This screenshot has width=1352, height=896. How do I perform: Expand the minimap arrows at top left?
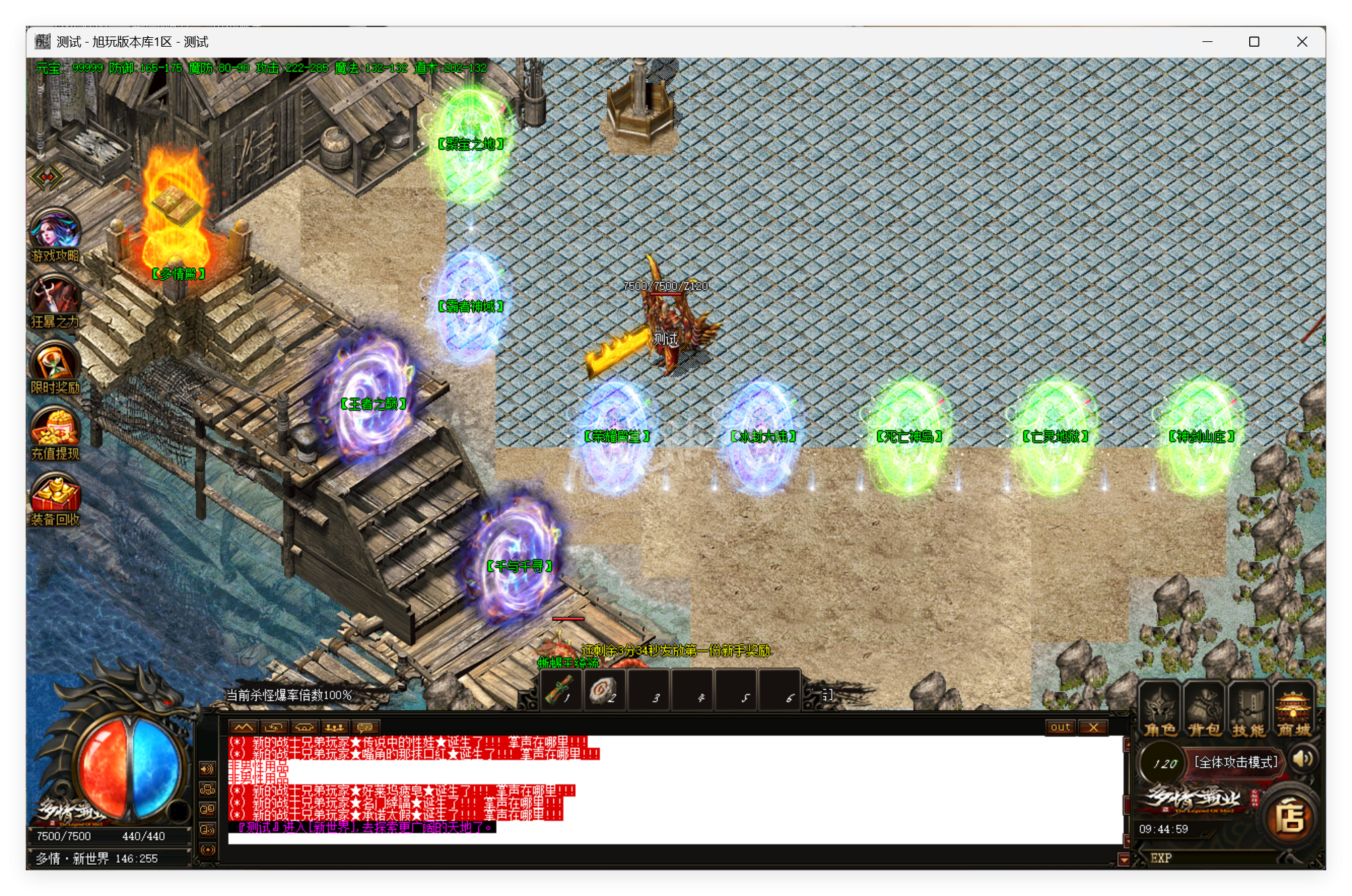tap(47, 177)
